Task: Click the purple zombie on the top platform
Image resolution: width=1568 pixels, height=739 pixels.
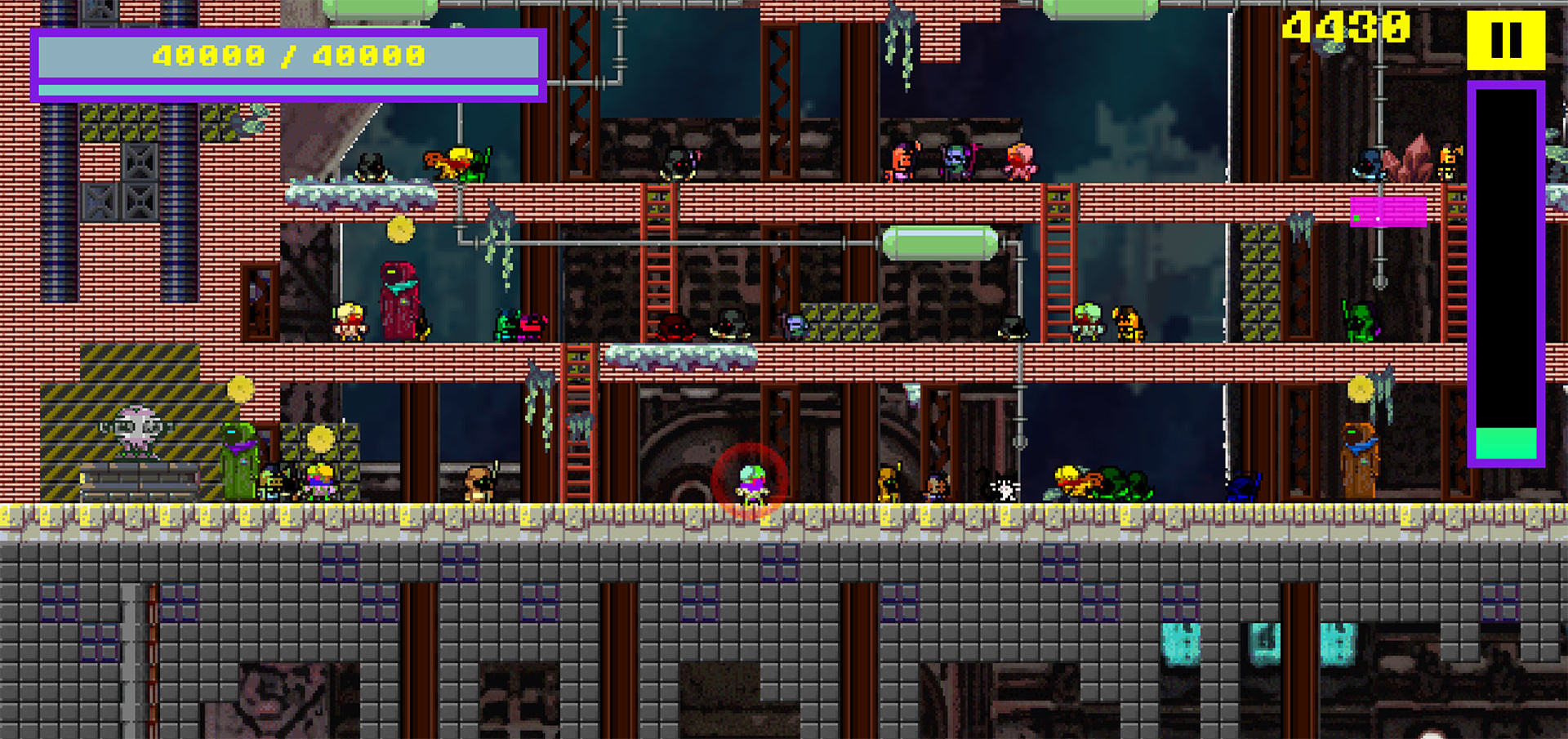Action: coord(957,159)
